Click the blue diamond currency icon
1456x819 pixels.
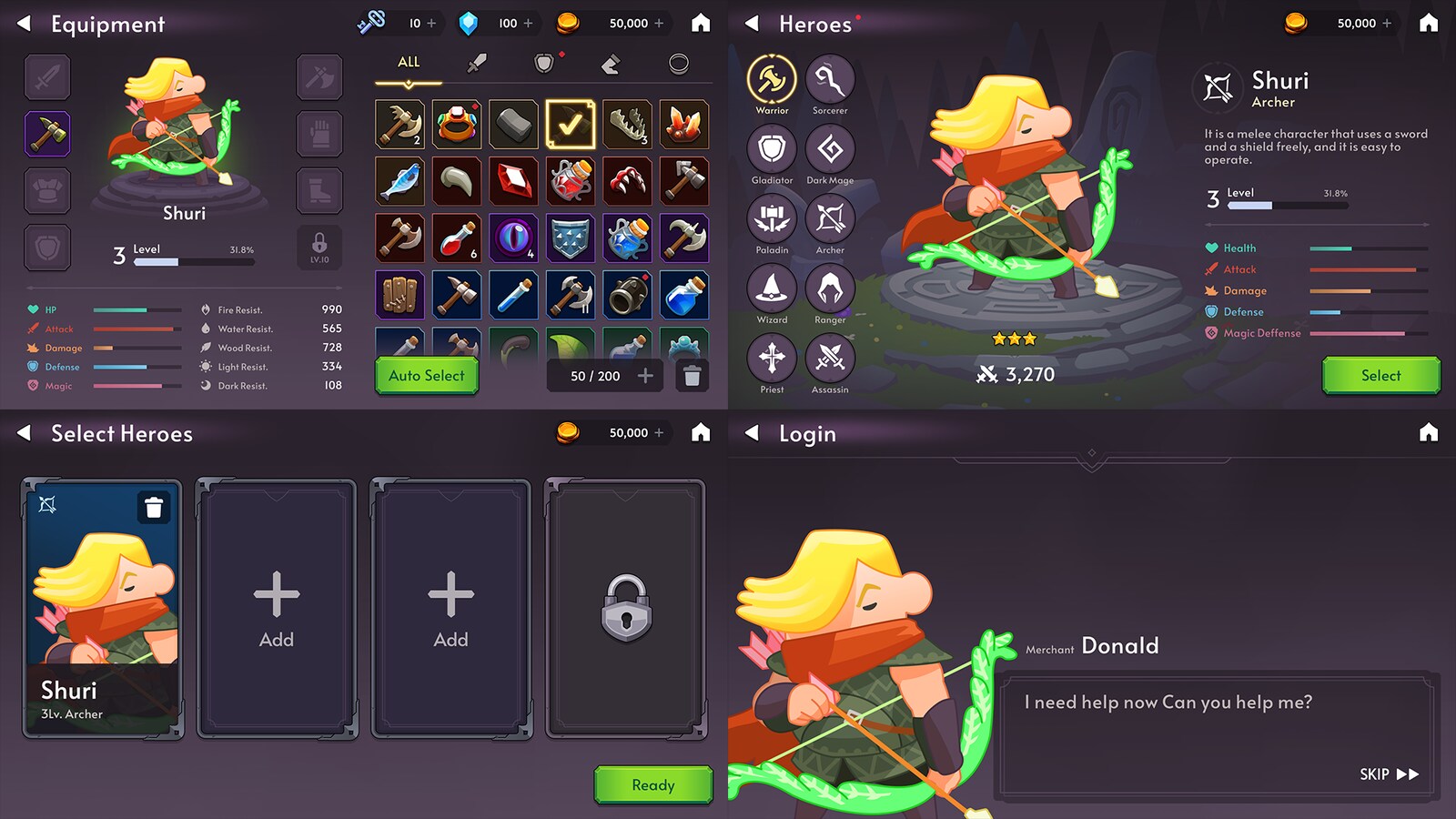point(470,23)
